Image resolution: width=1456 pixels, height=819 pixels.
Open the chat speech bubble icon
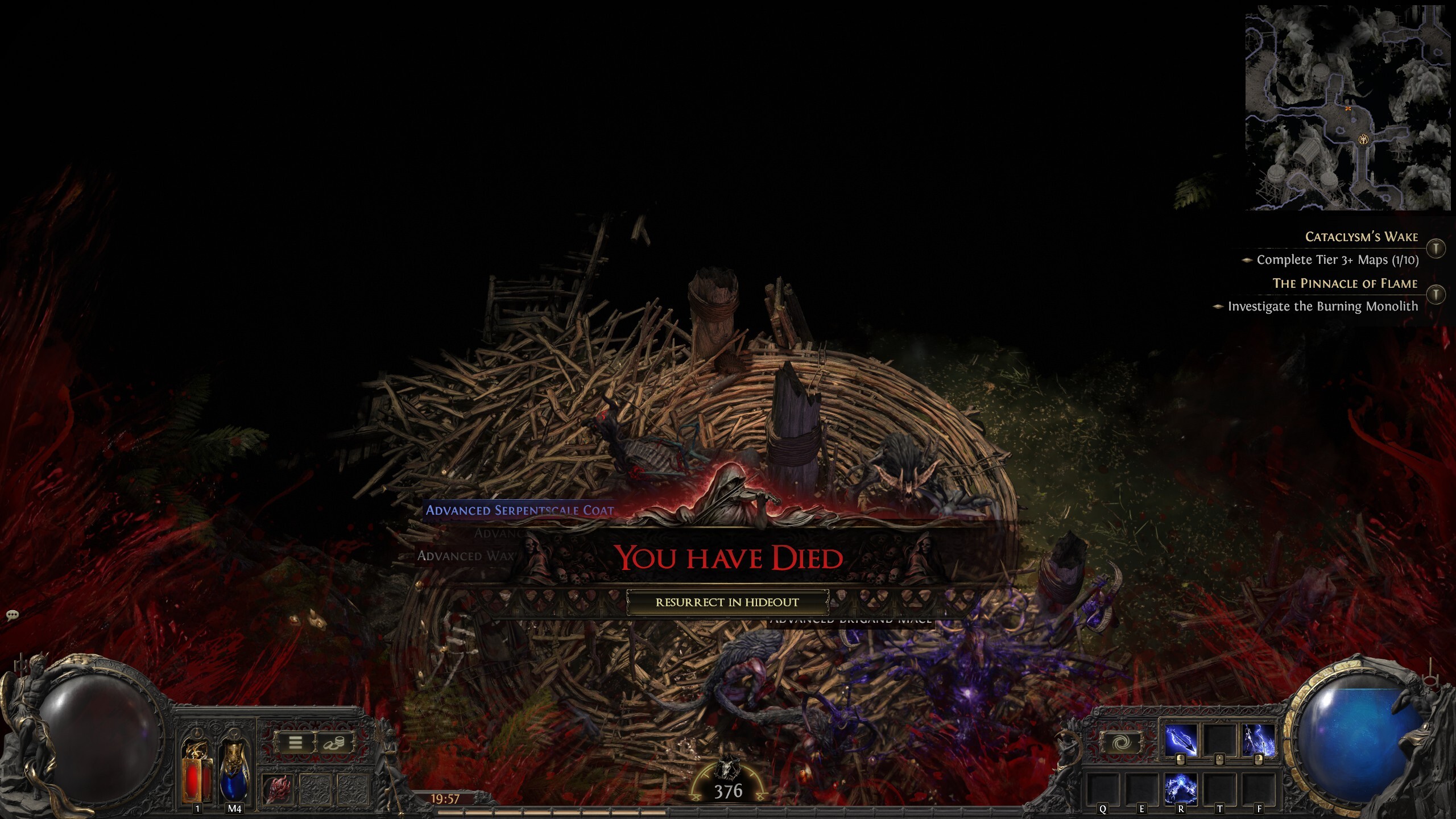13,615
